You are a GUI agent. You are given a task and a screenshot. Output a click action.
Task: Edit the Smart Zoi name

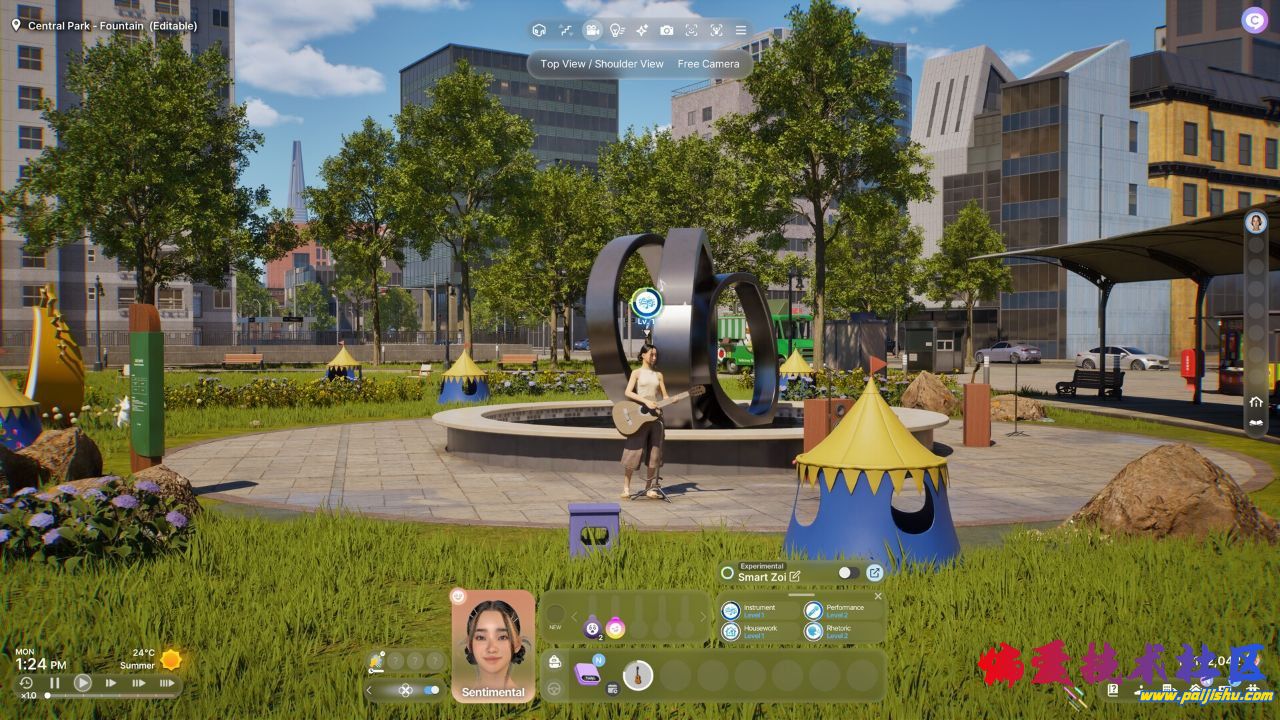click(795, 576)
